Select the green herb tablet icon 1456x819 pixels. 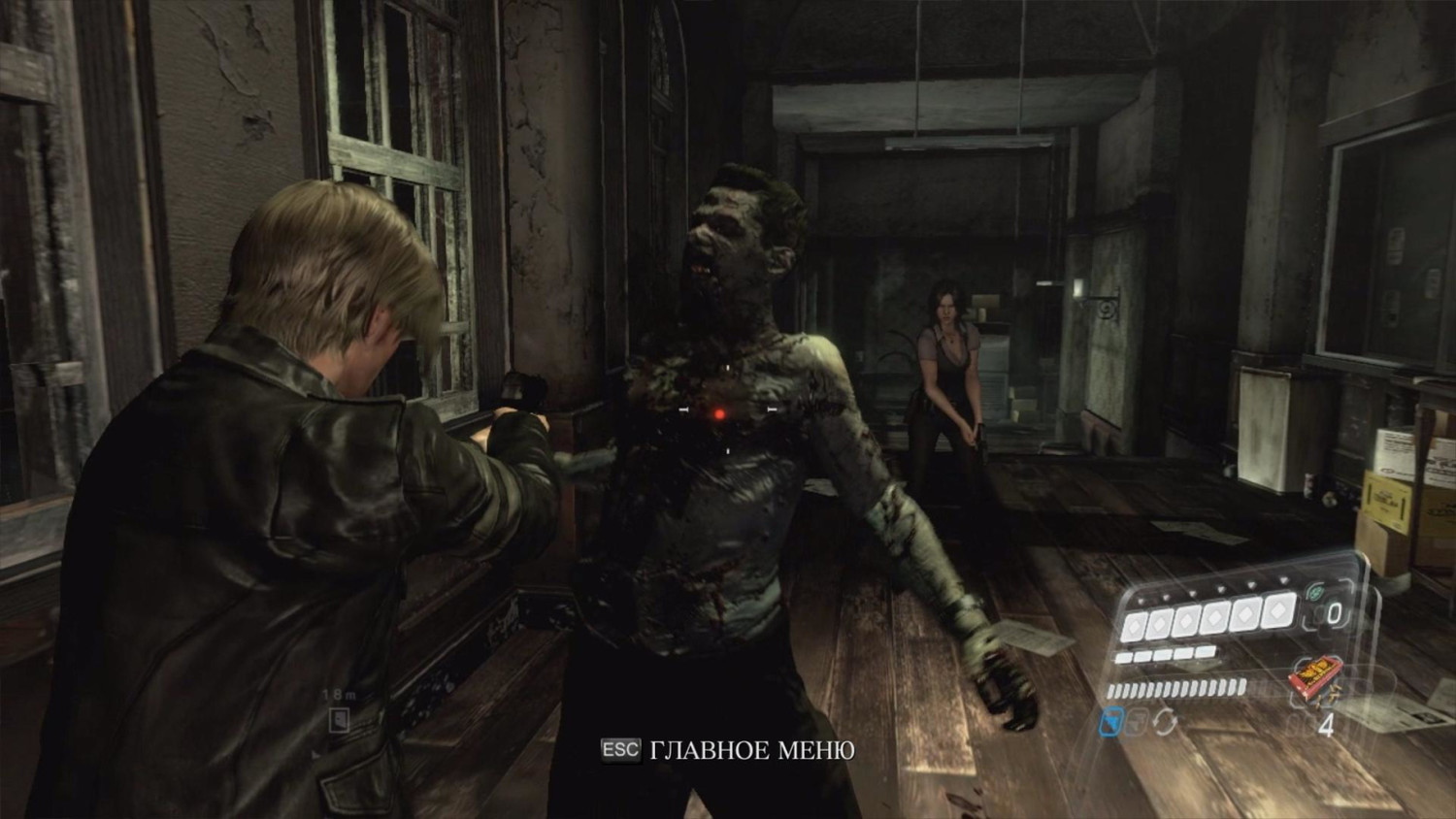pyautogui.click(x=1313, y=591)
